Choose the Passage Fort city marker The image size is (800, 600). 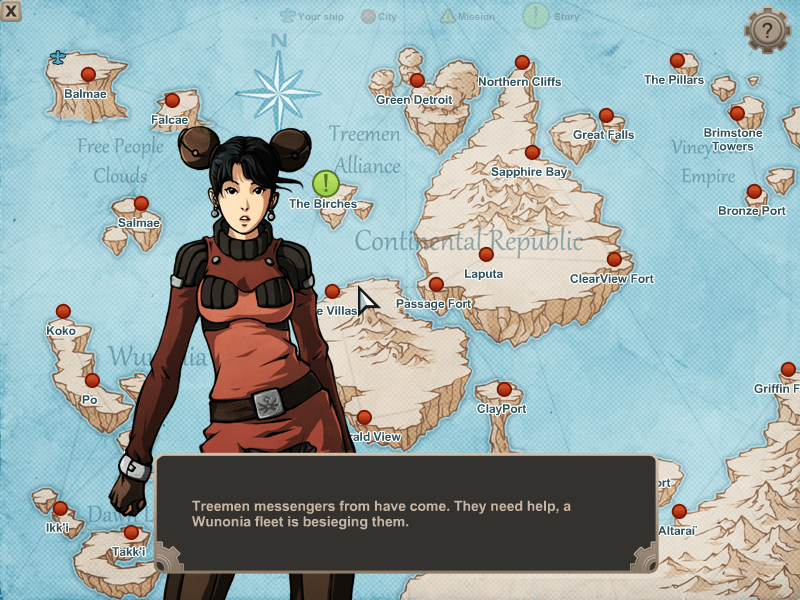tap(436, 284)
